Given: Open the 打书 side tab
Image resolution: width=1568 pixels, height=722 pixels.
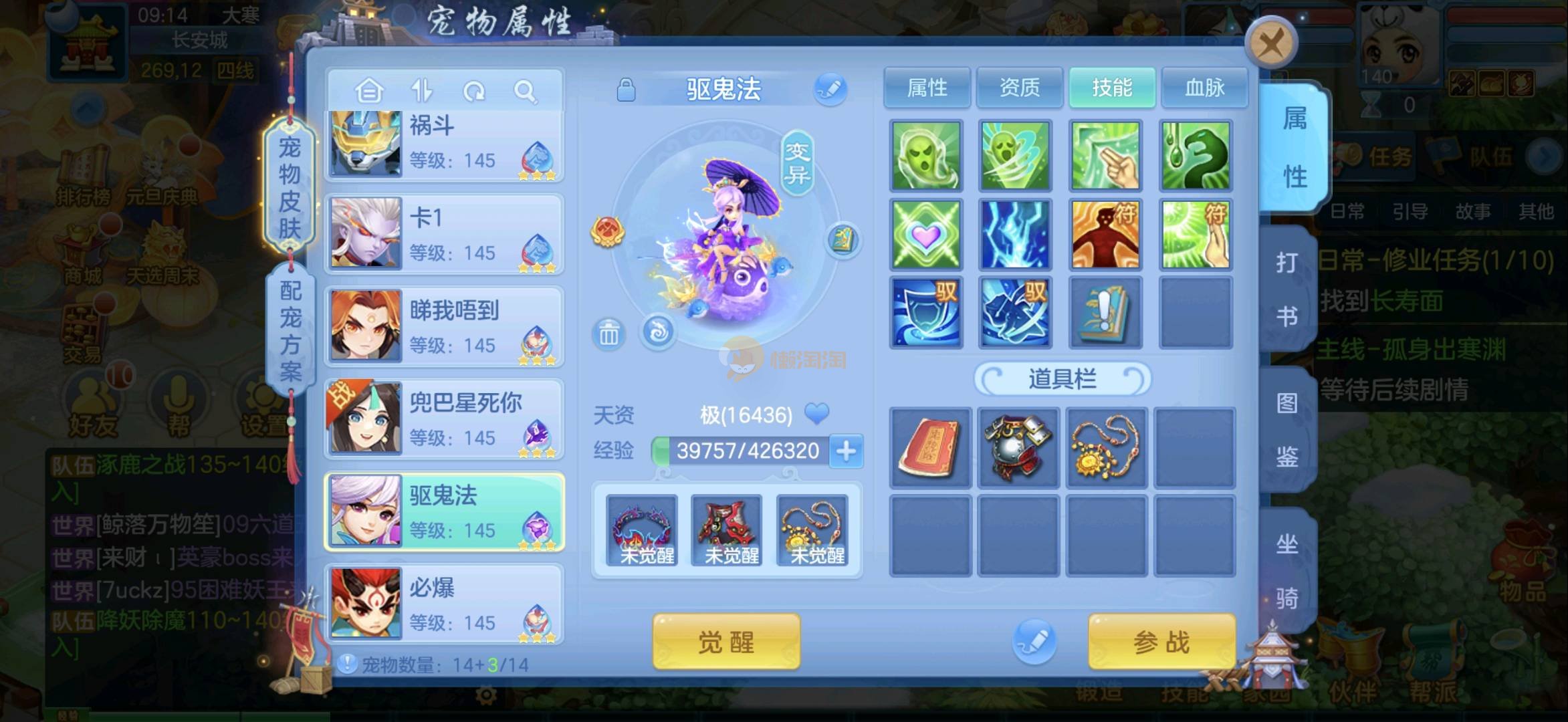Looking at the screenshot, I should [x=1286, y=289].
